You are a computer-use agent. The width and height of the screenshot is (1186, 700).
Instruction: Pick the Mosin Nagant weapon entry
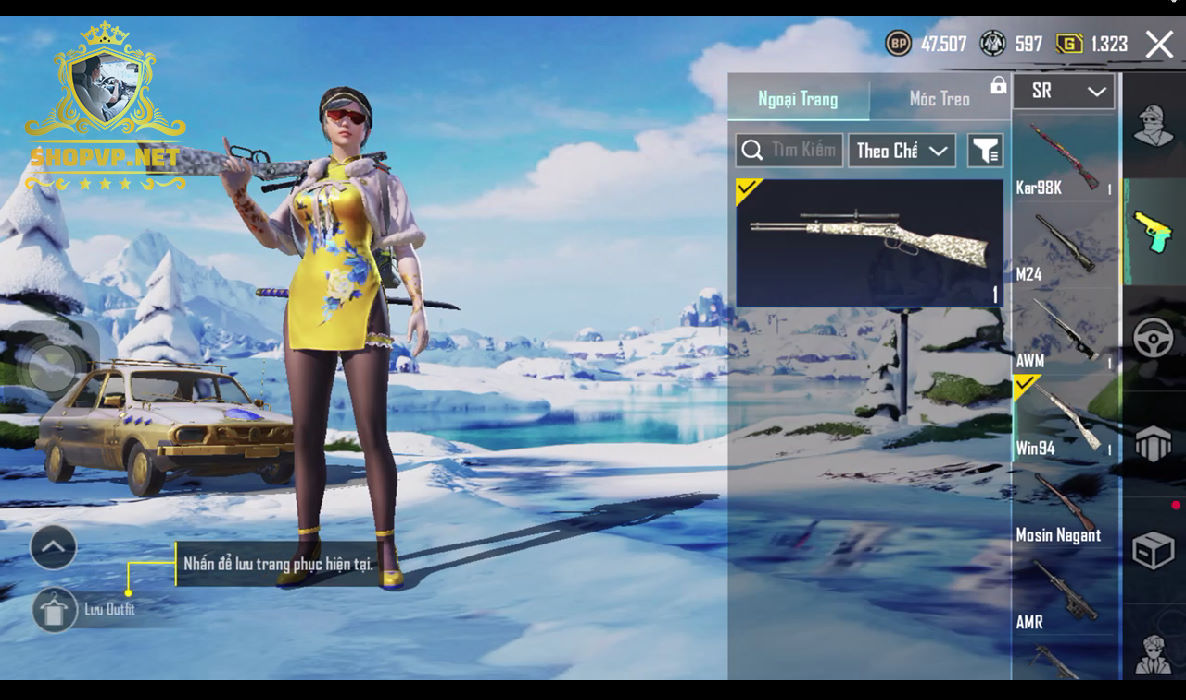(1065, 506)
